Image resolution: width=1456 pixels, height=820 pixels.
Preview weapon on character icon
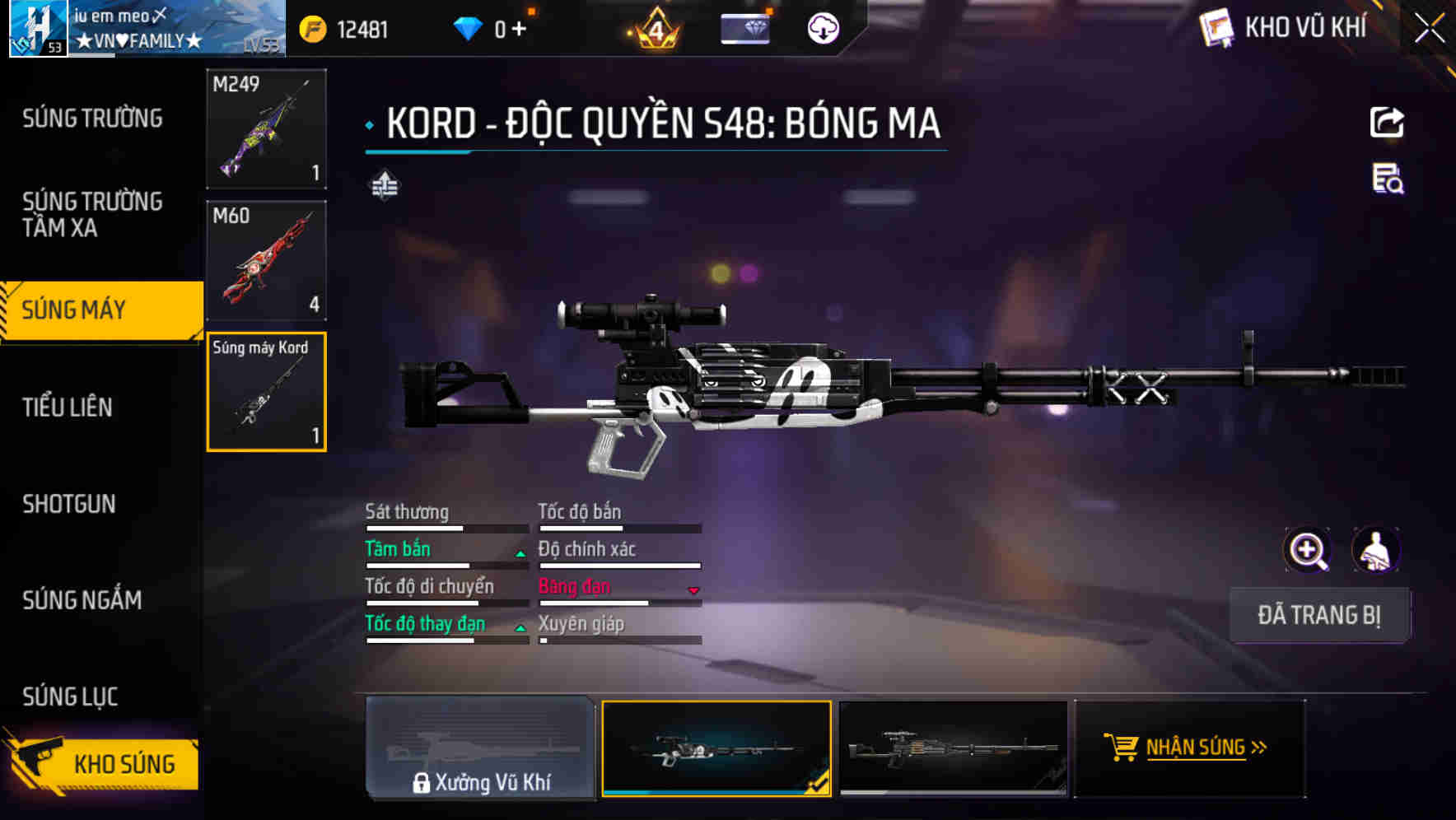[x=1375, y=550]
